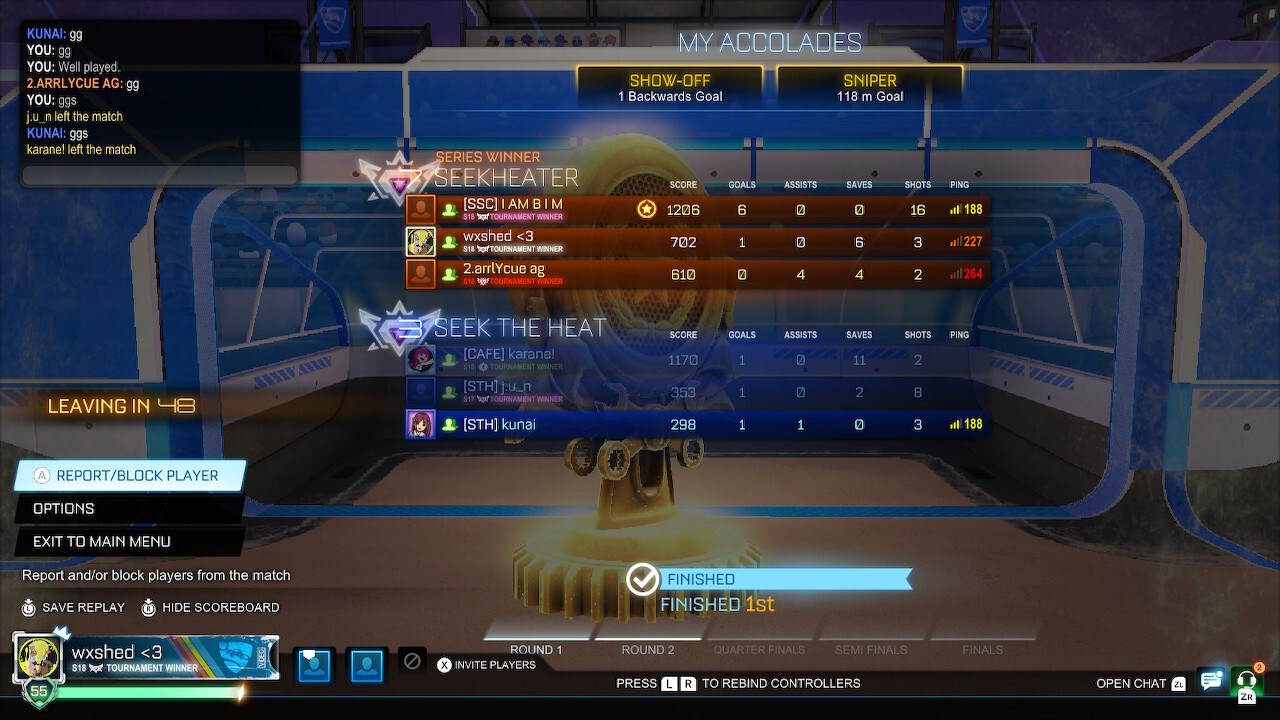The width and height of the screenshot is (1280, 720).
Task: Open the Show-Off accolade card
Action: 670,86
